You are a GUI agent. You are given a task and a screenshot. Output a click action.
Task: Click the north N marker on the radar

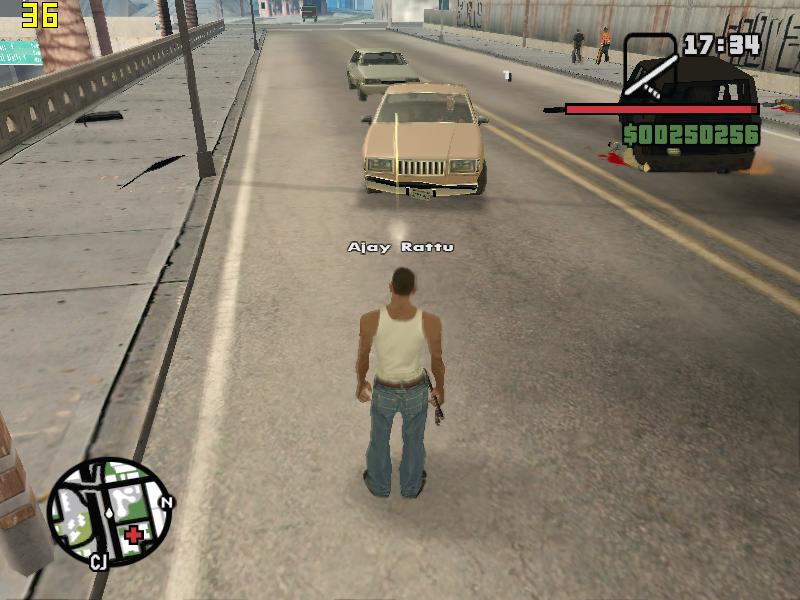(x=167, y=503)
